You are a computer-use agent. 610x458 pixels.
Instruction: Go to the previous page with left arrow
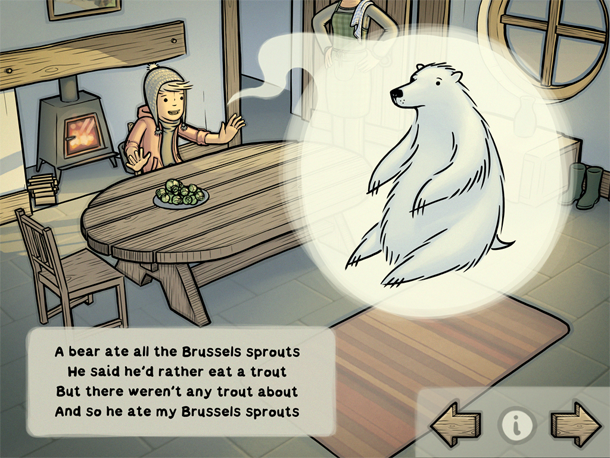pos(456,425)
